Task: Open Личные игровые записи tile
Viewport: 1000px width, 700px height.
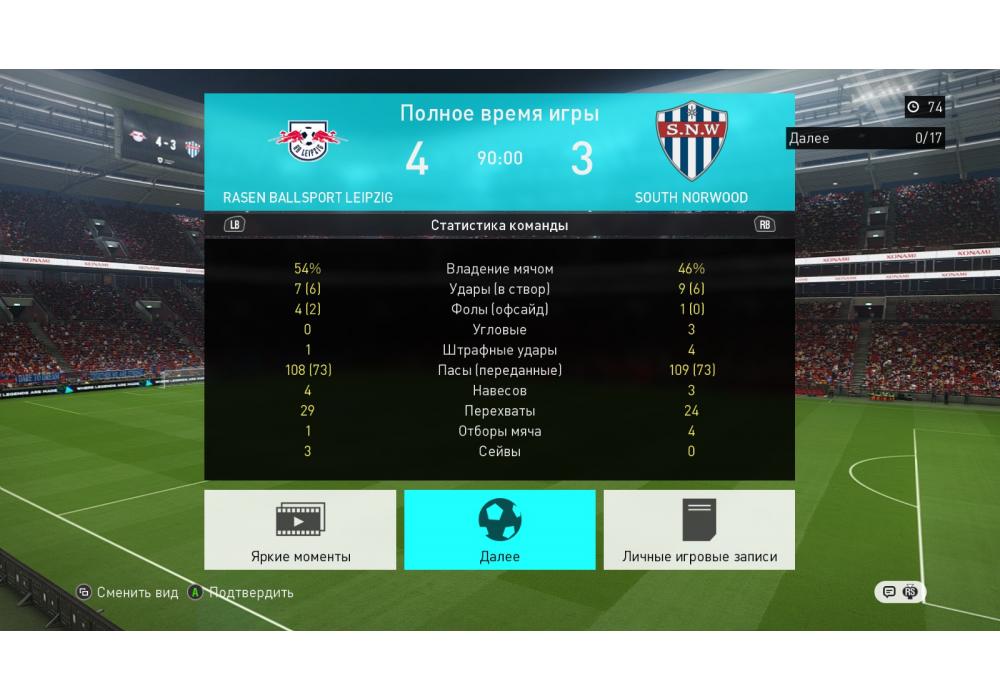Action: pos(699,530)
